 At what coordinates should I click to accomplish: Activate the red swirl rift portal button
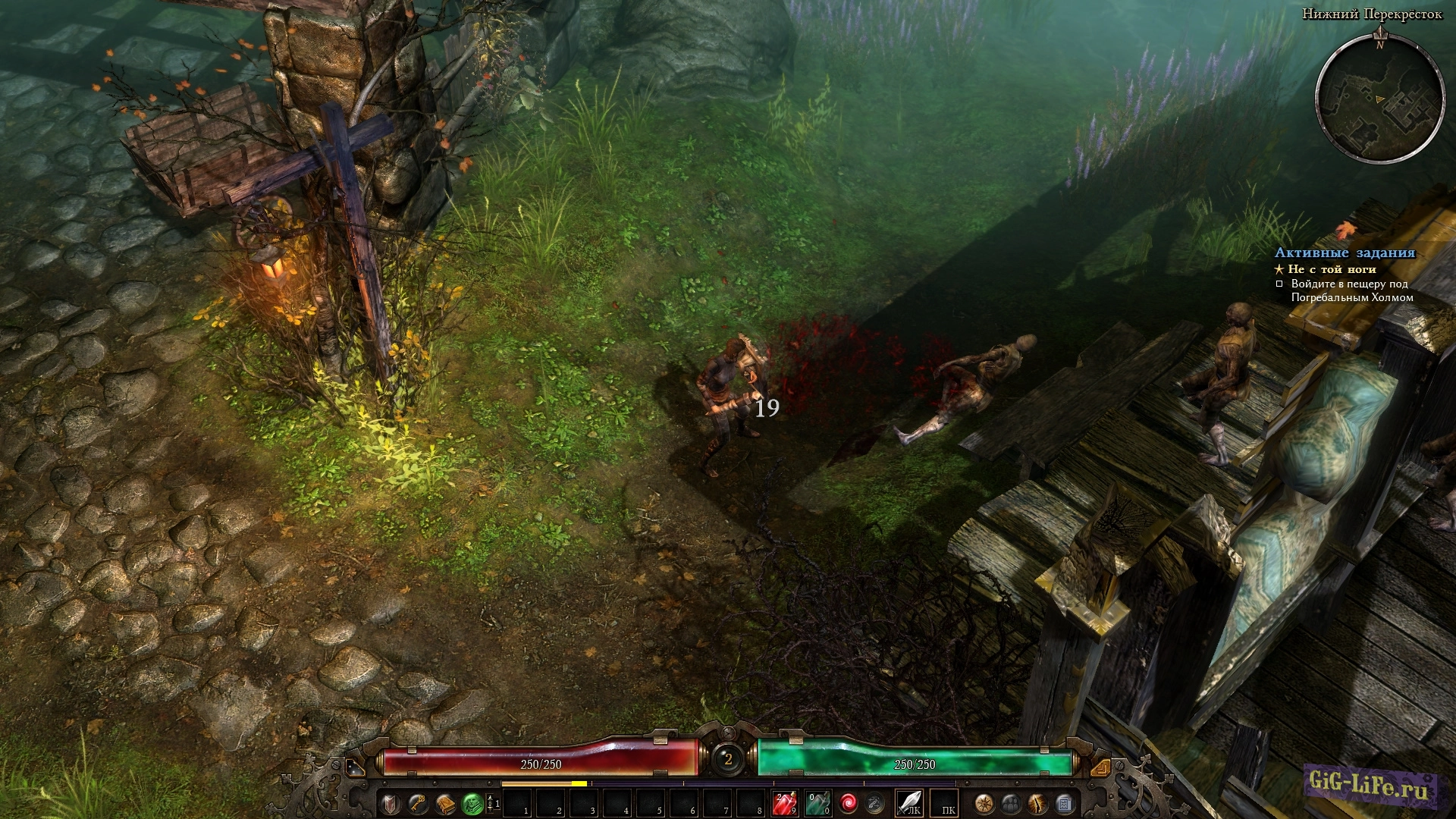point(848,802)
